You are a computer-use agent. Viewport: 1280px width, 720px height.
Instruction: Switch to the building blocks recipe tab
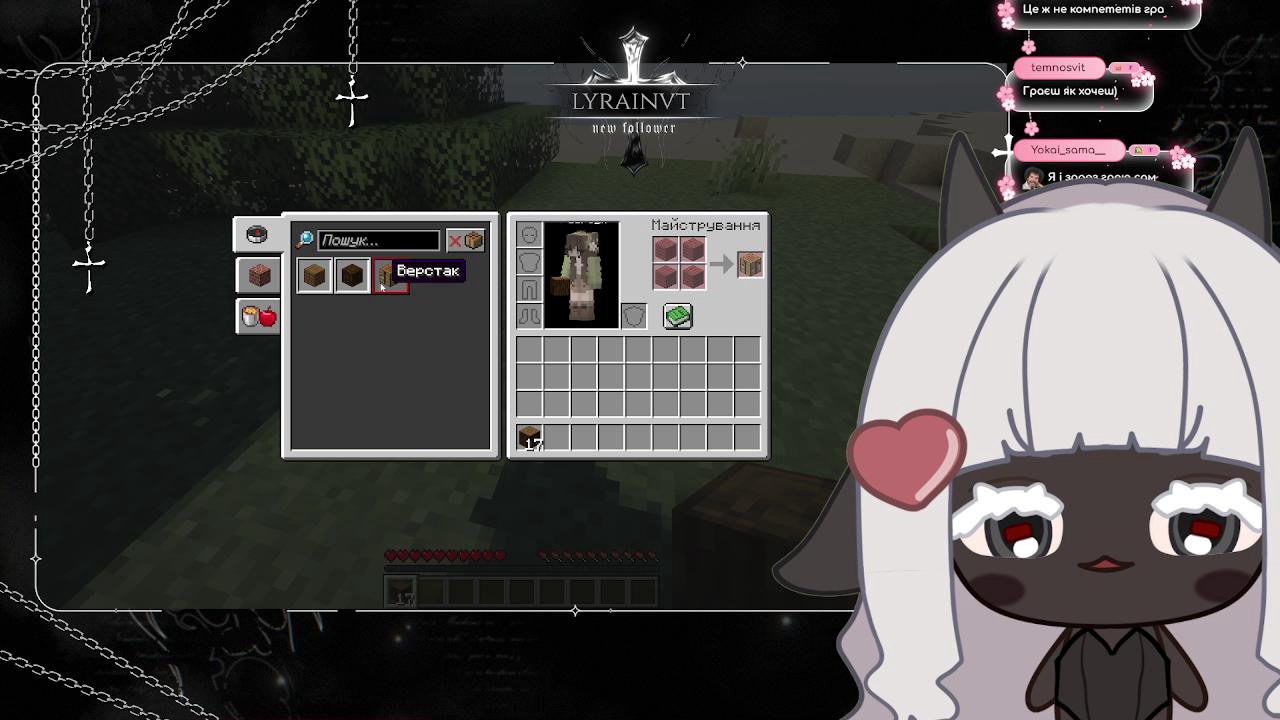coord(257,275)
